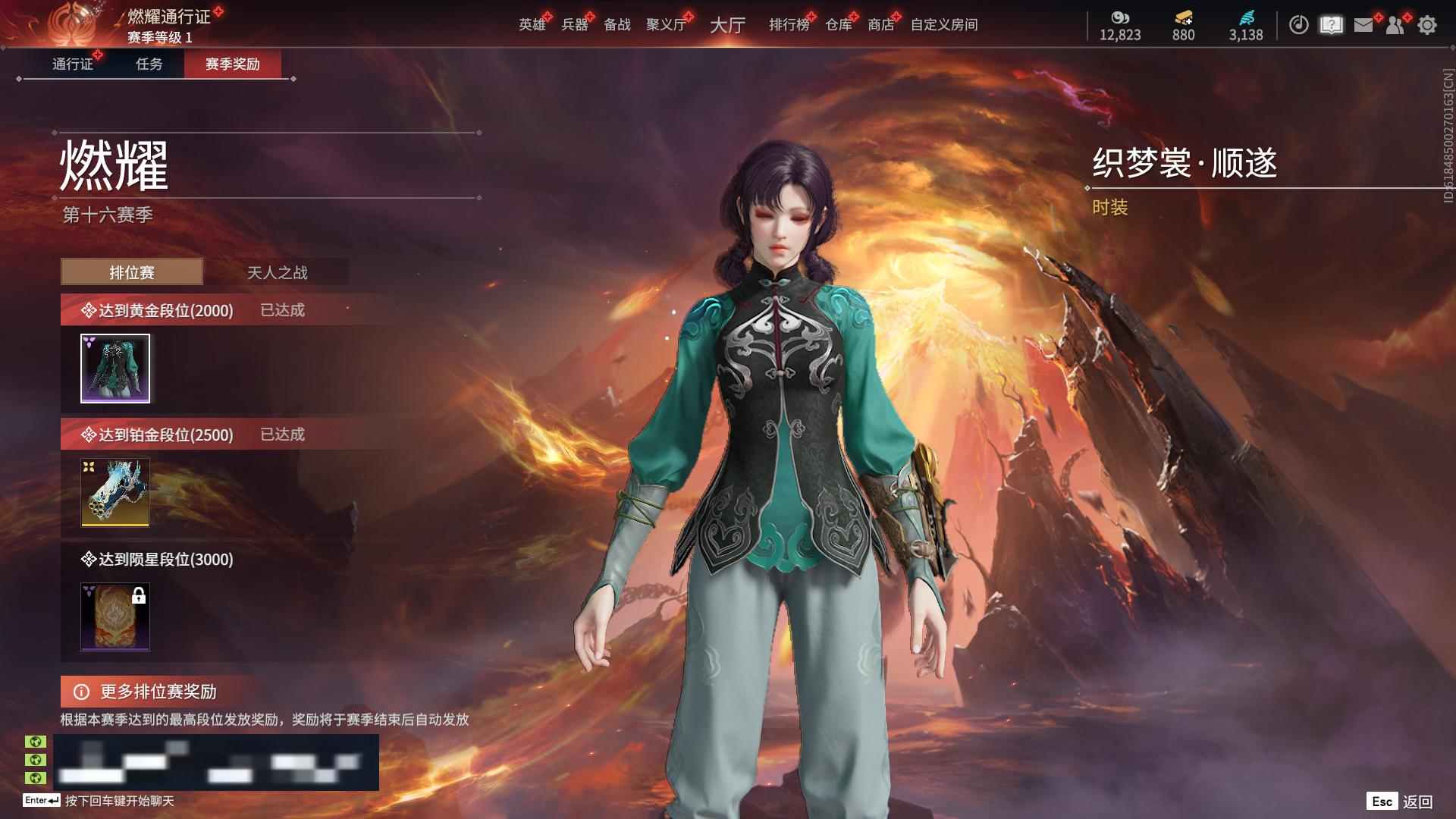The width and height of the screenshot is (1456, 819).
Task: Click the daily activity clock icon
Action: click(x=1298, y=23)
